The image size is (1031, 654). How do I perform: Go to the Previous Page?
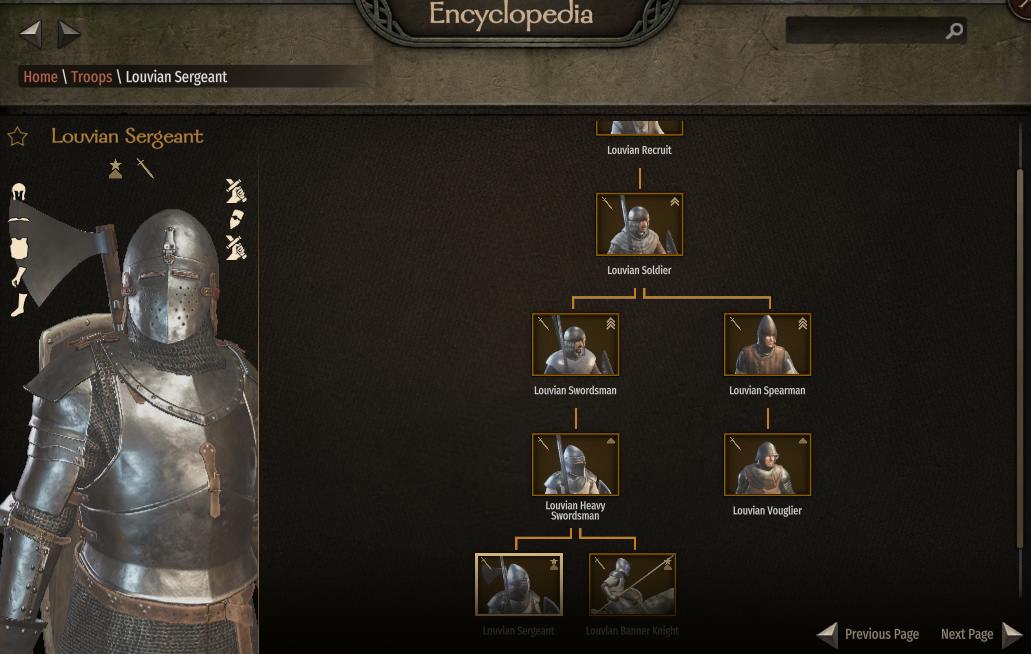pyautogui.click(x=868, y=634)
